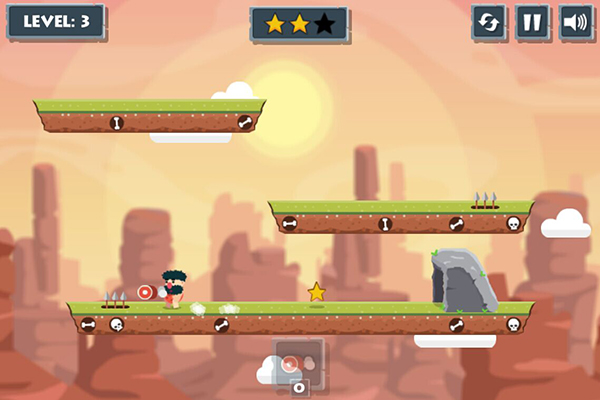
Task: Restart the level with the circular arrows button
Action: pos(489,23)
